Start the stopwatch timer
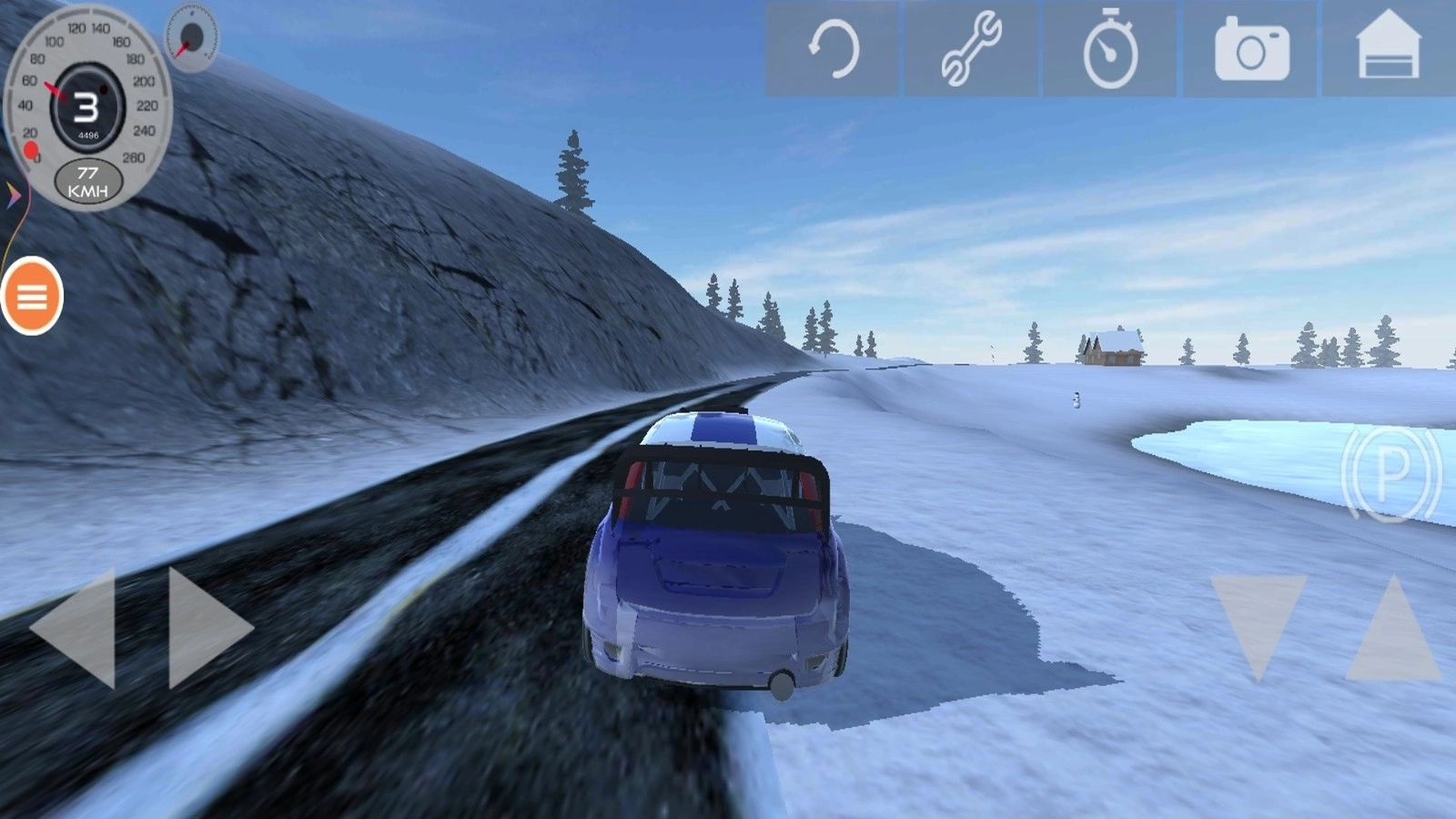1456x819 pixels. [1110, 48]
